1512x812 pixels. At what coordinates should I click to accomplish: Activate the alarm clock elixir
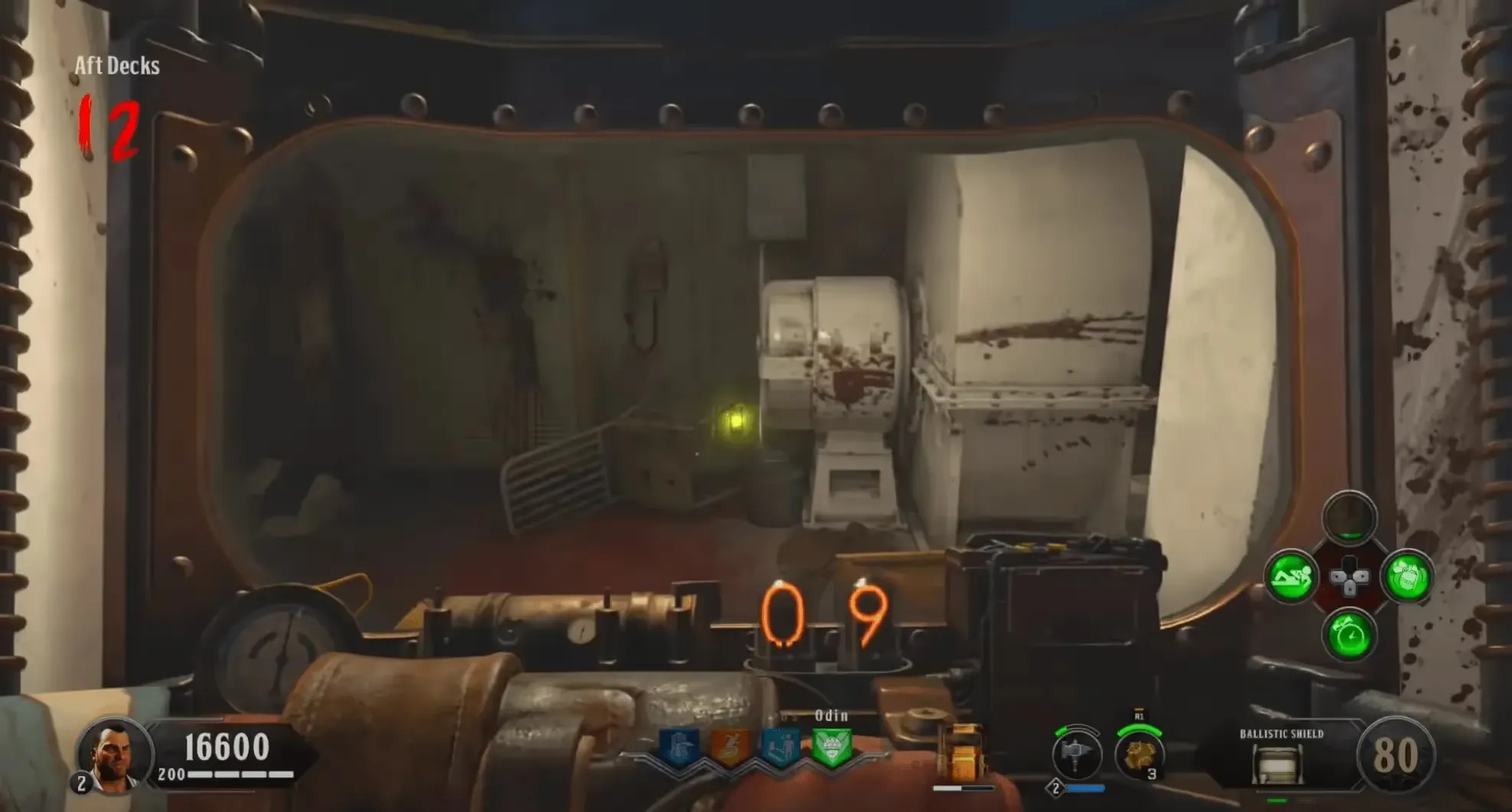1349,635
